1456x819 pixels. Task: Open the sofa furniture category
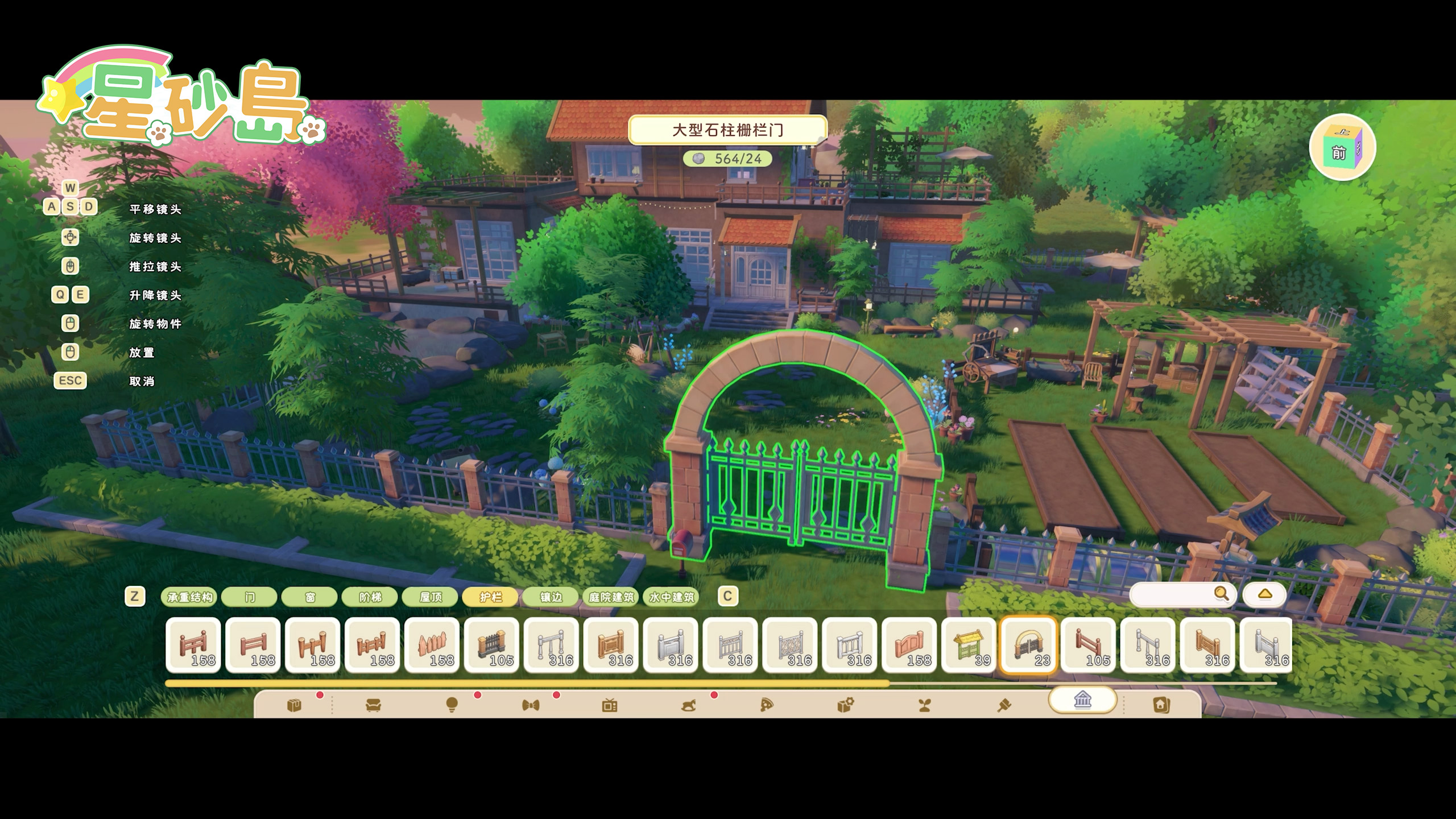point(373,706)
